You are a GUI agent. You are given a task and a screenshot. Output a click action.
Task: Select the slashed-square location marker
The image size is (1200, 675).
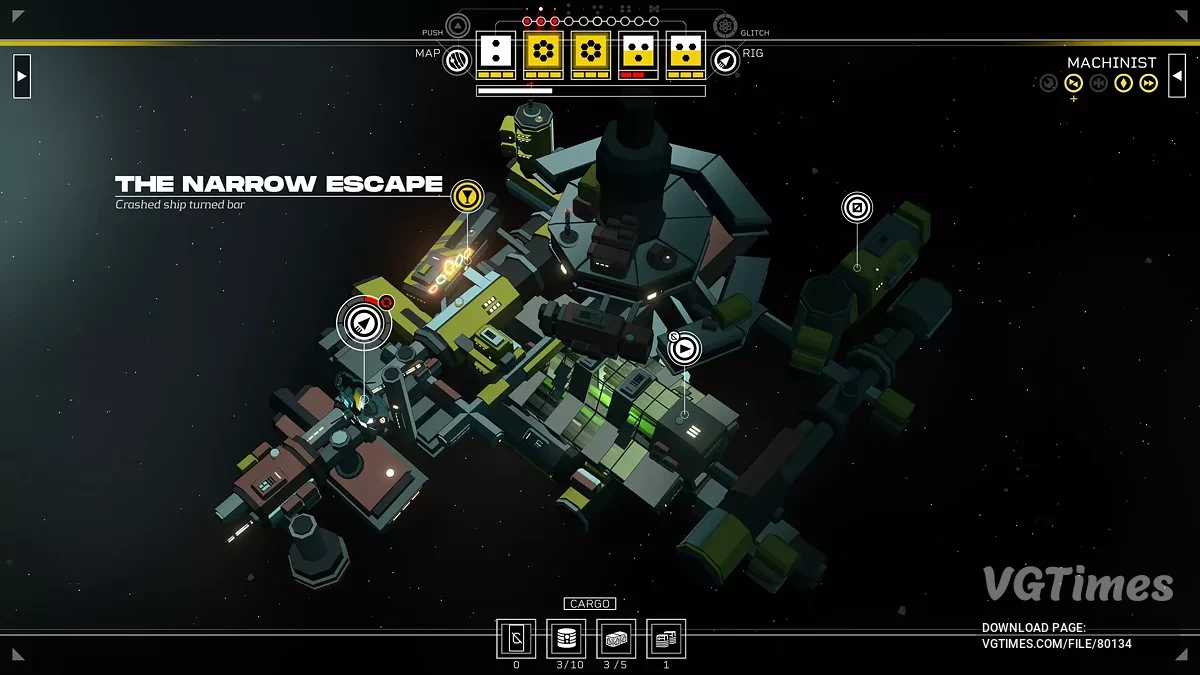[857, 208]
